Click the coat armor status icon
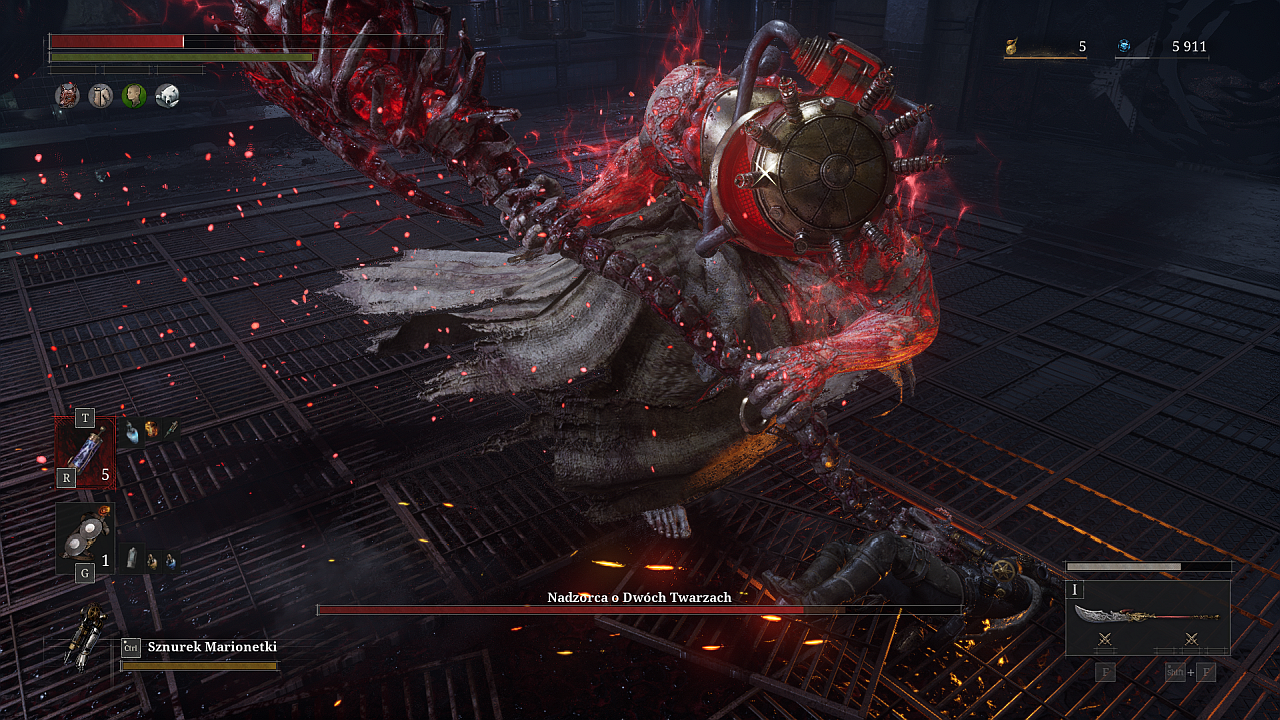The width and height of the screenshot is (1280, 720). (x=100, y=96)
